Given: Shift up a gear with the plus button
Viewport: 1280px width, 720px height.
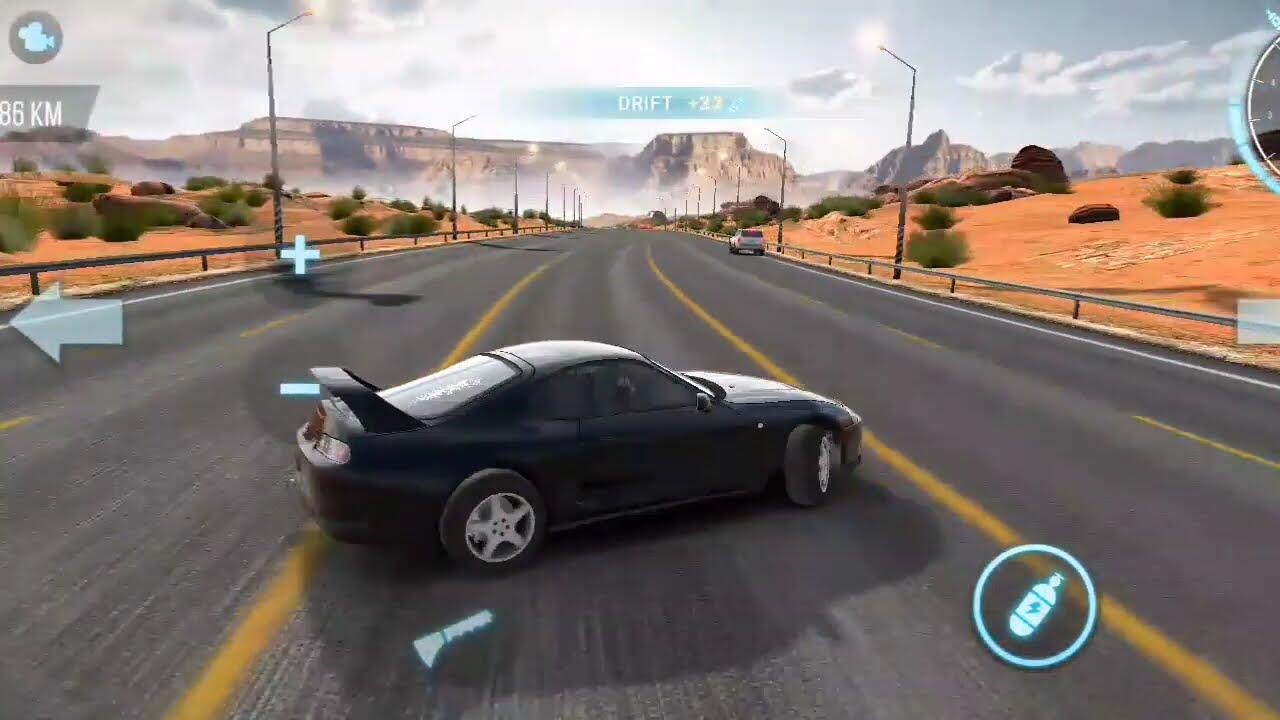Looking at the screenshot, I should tap(299, 254).
